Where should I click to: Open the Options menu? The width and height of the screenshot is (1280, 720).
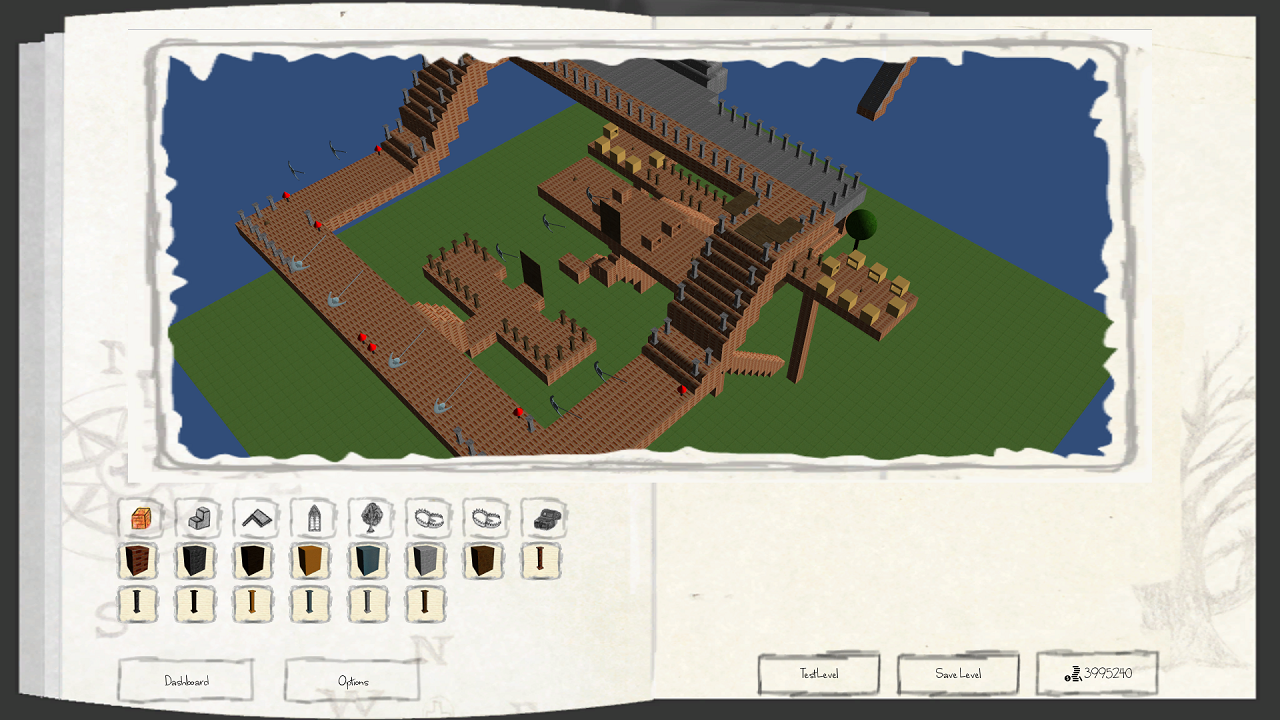352,681
